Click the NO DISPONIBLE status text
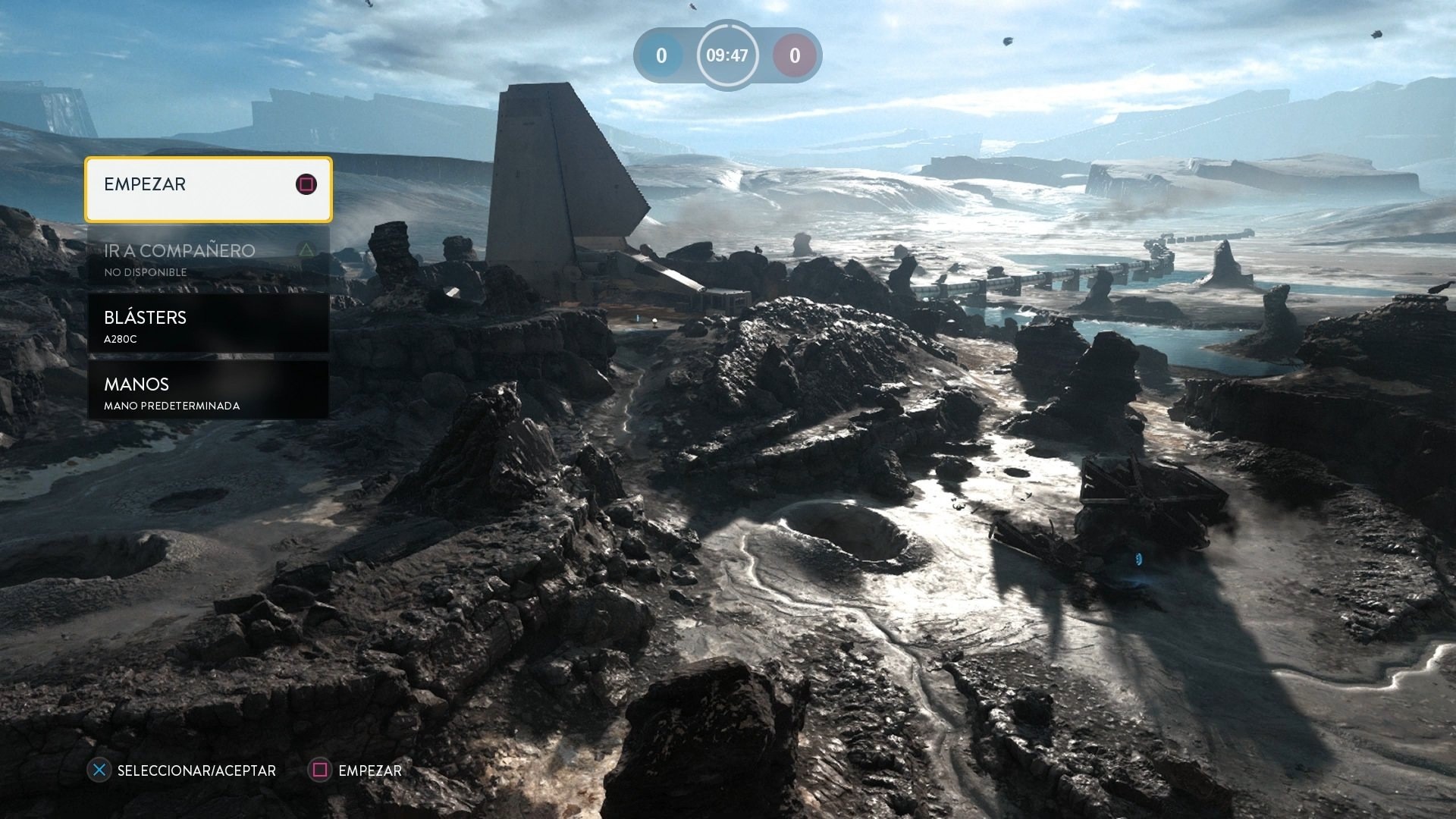 (144, 271)
